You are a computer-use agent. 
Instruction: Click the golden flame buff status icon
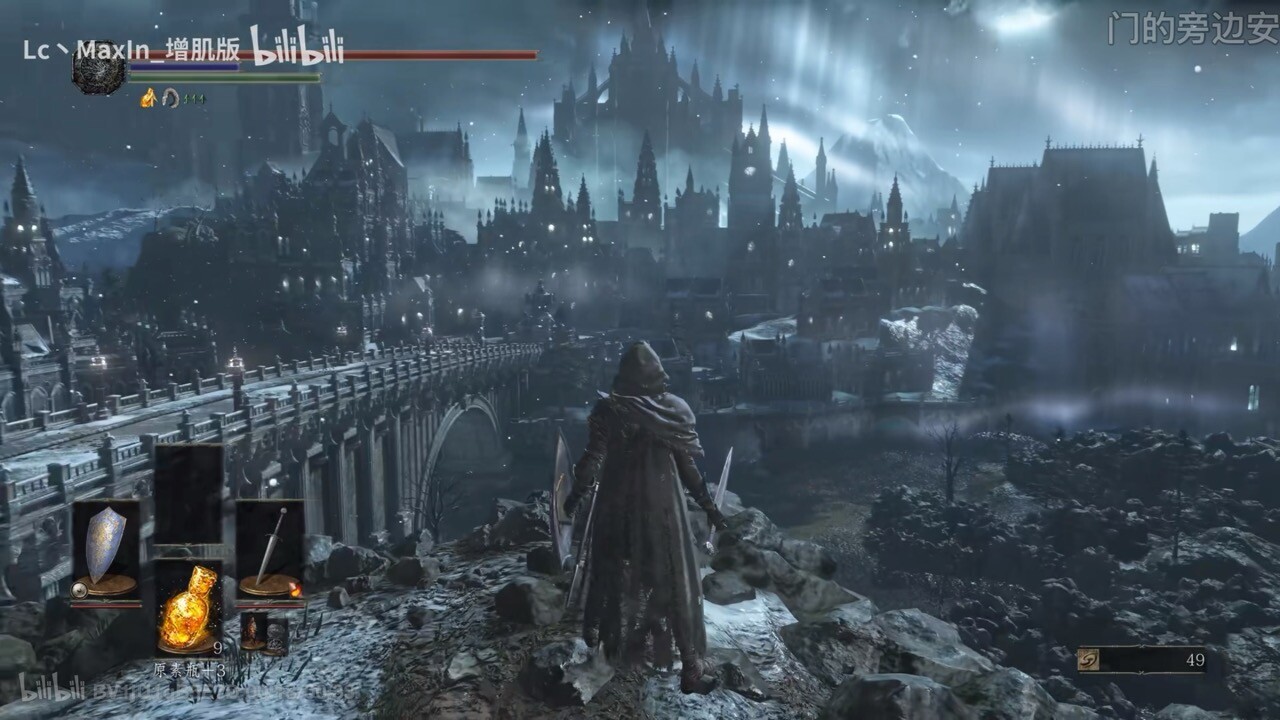[x=148, y=98]
